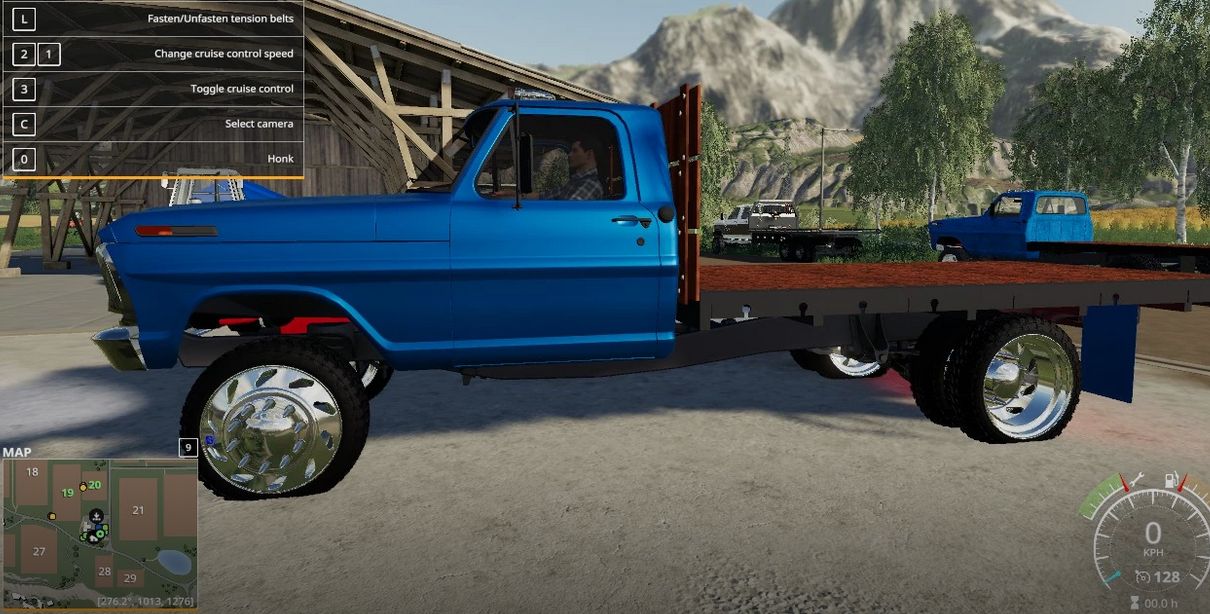Choose field 27 on the minimap
This screenshot has width=1210, height=614.
click(x=38, y=551)
